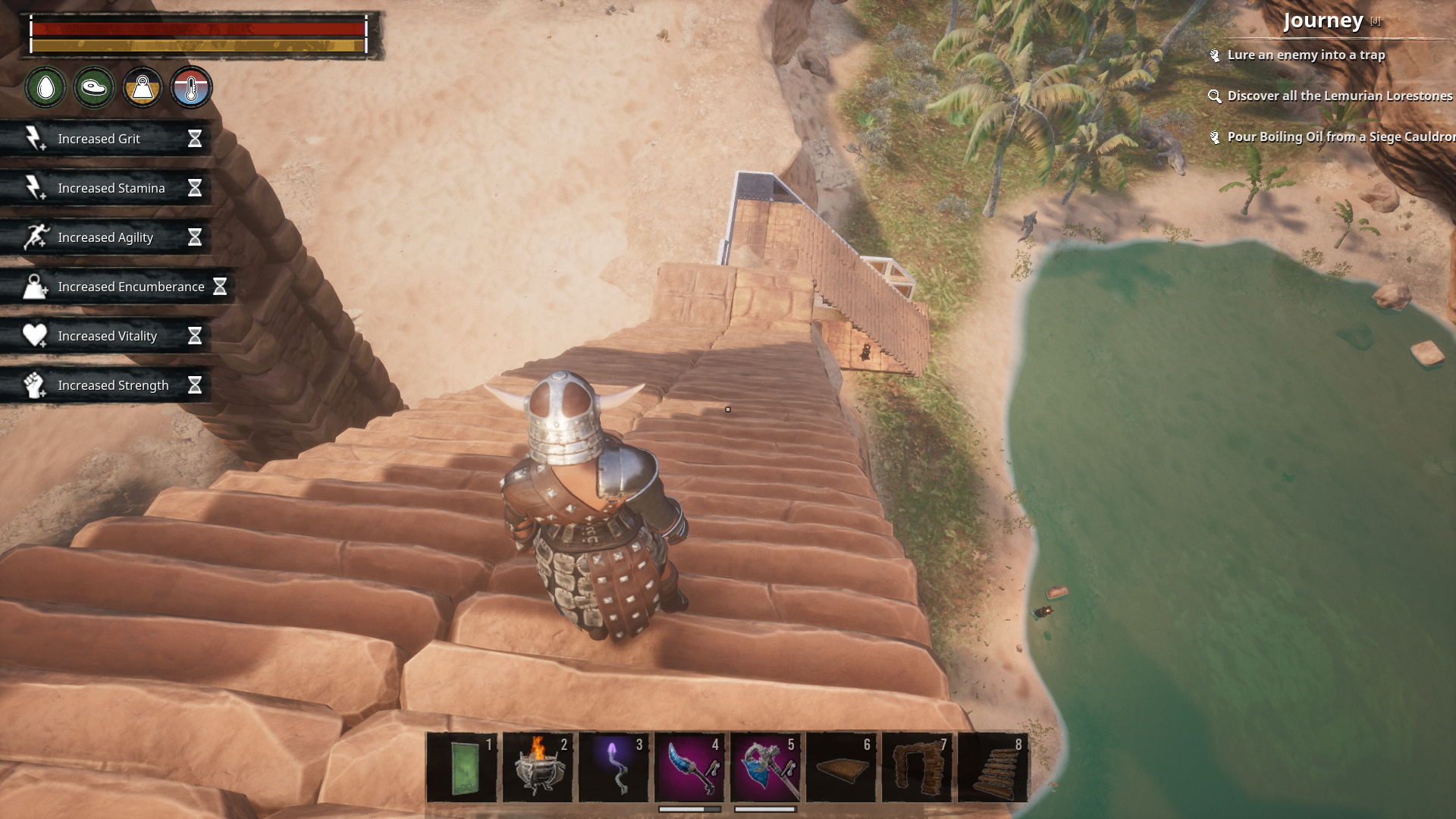Select the Increased Agility buff entry
Screen dimensions: 1456x819
tap(105, 237)
